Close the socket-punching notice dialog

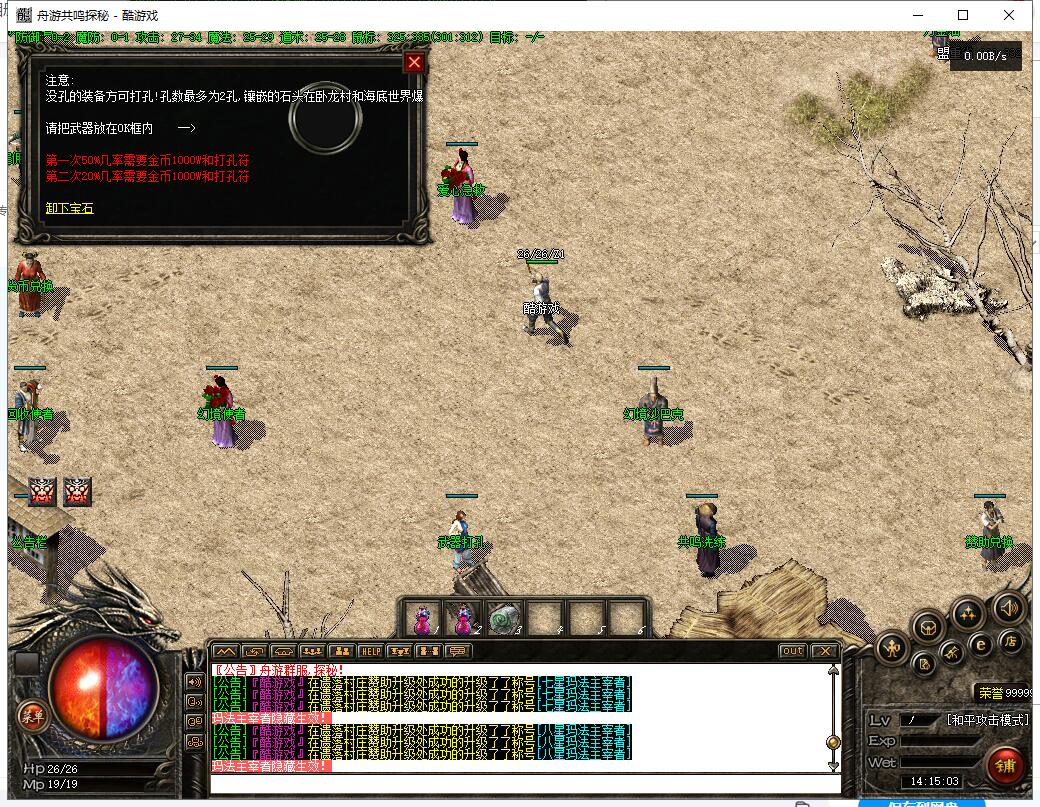coord(414,63)
